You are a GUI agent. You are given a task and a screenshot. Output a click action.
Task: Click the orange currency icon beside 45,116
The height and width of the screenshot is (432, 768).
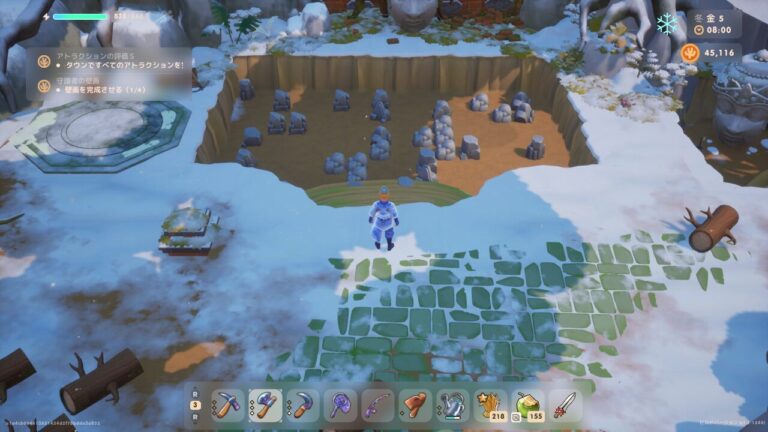[x=690, y=52]
